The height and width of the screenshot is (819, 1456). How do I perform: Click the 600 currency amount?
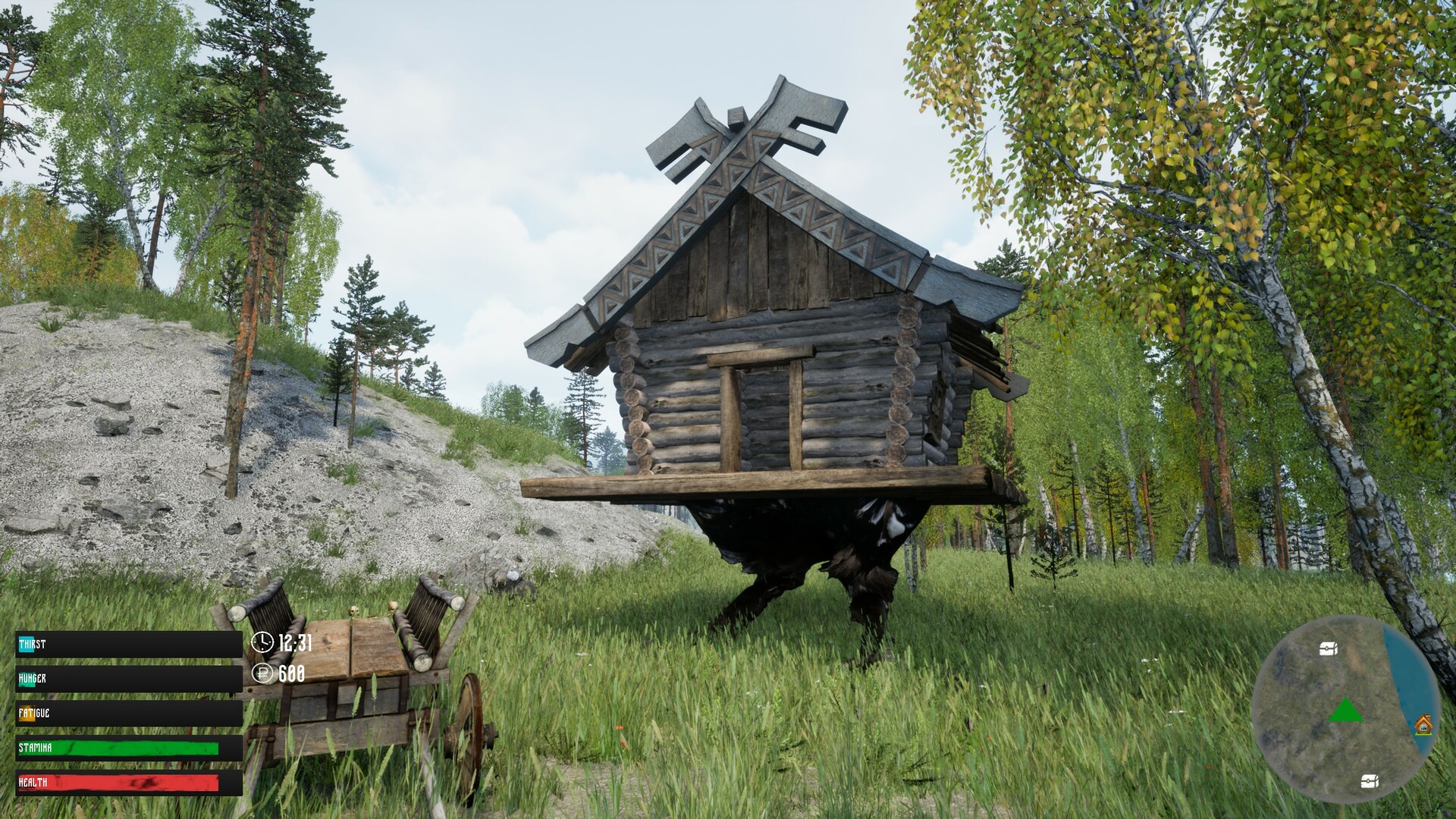point(290,673)
